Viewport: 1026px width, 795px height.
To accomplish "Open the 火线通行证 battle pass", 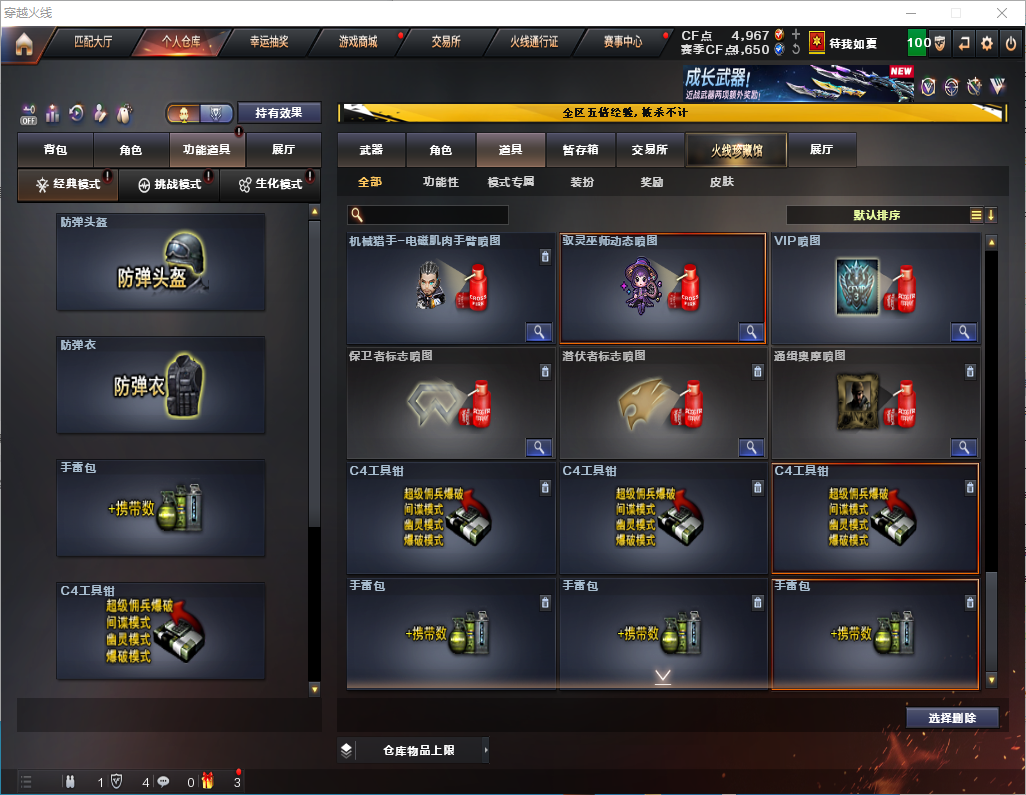I will 534,42.
